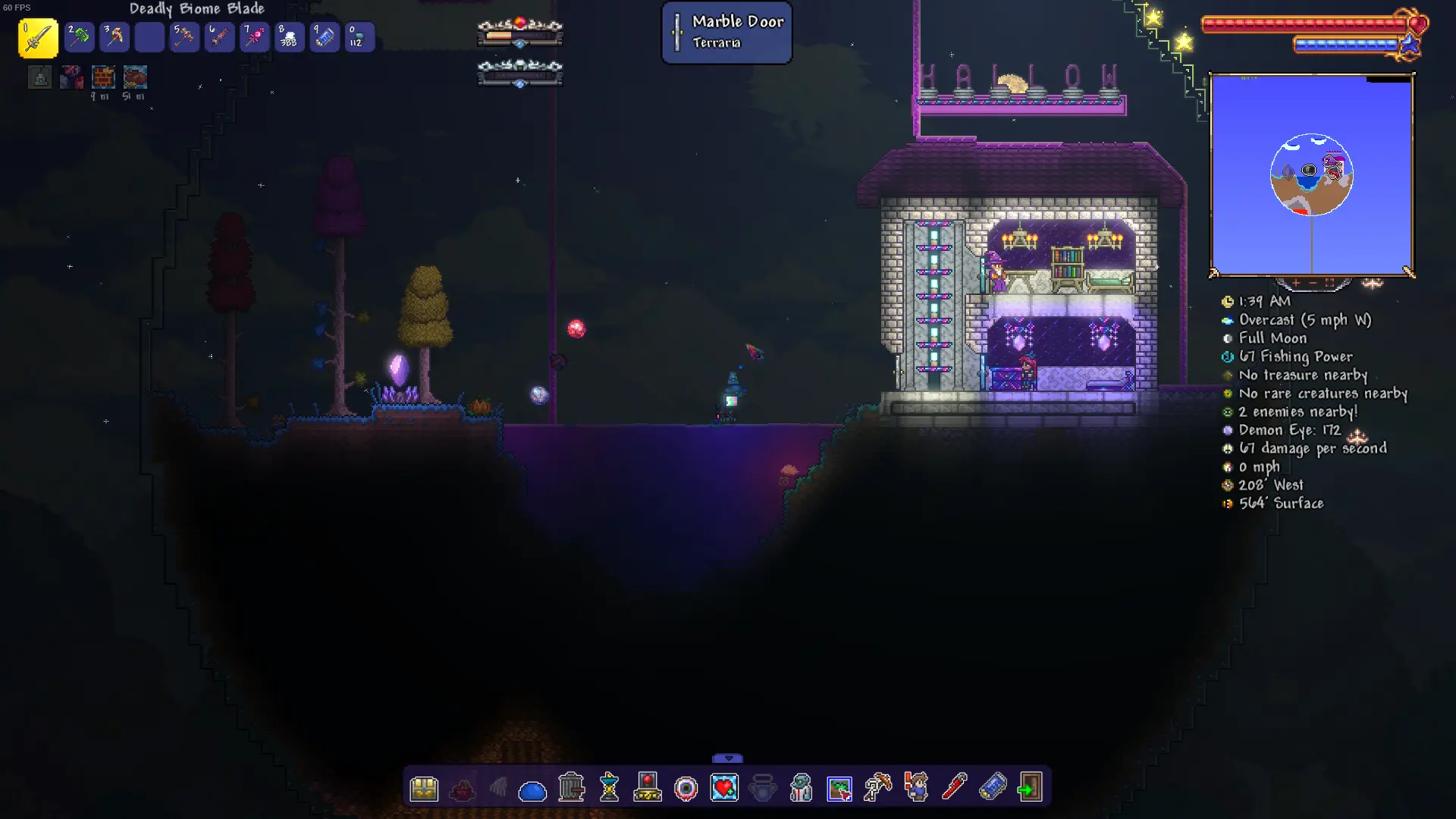Select the pink staff in hotbar slot 7
Viewport: 1456px width, 819px height.
tap(254, 37)
